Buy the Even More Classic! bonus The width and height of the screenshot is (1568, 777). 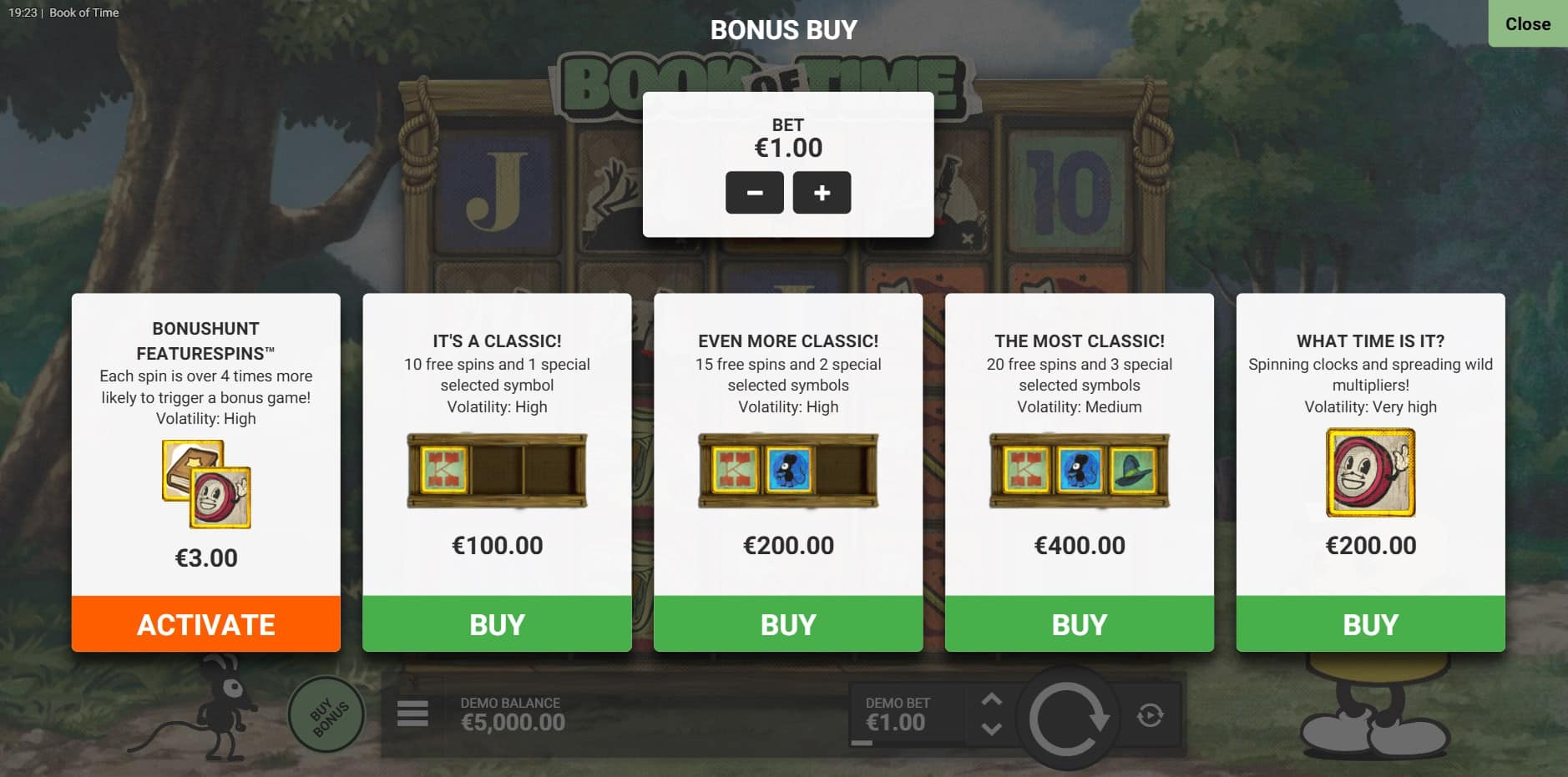point(788,624)
